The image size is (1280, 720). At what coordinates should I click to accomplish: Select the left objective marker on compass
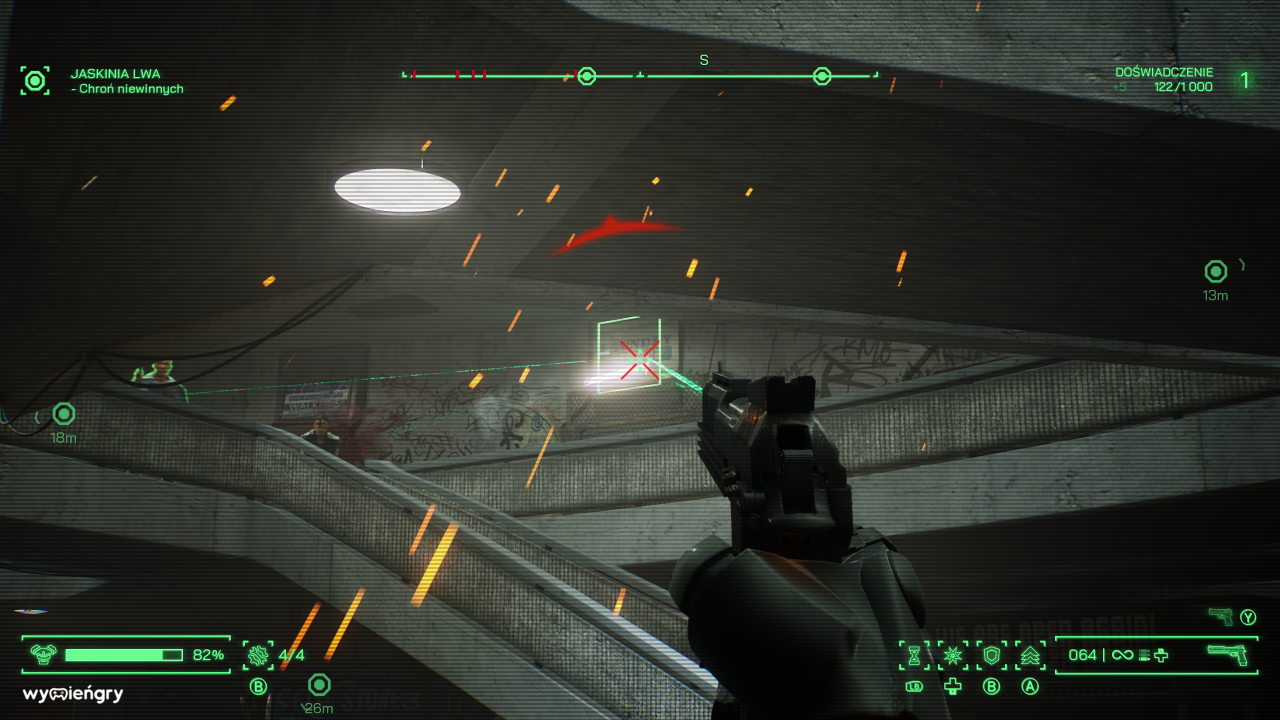click(x=587, y=76)
